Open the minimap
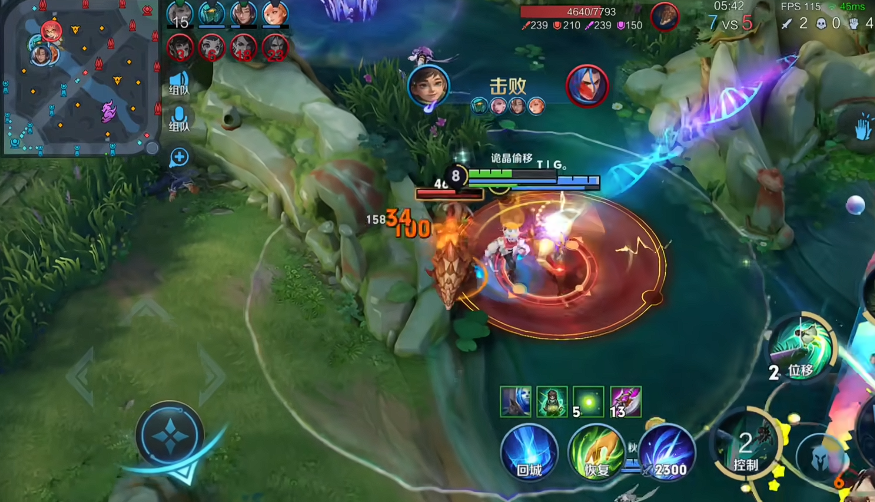Image resolution: width=875 pixels, height=502 pixels. click(x=78, y=77)
